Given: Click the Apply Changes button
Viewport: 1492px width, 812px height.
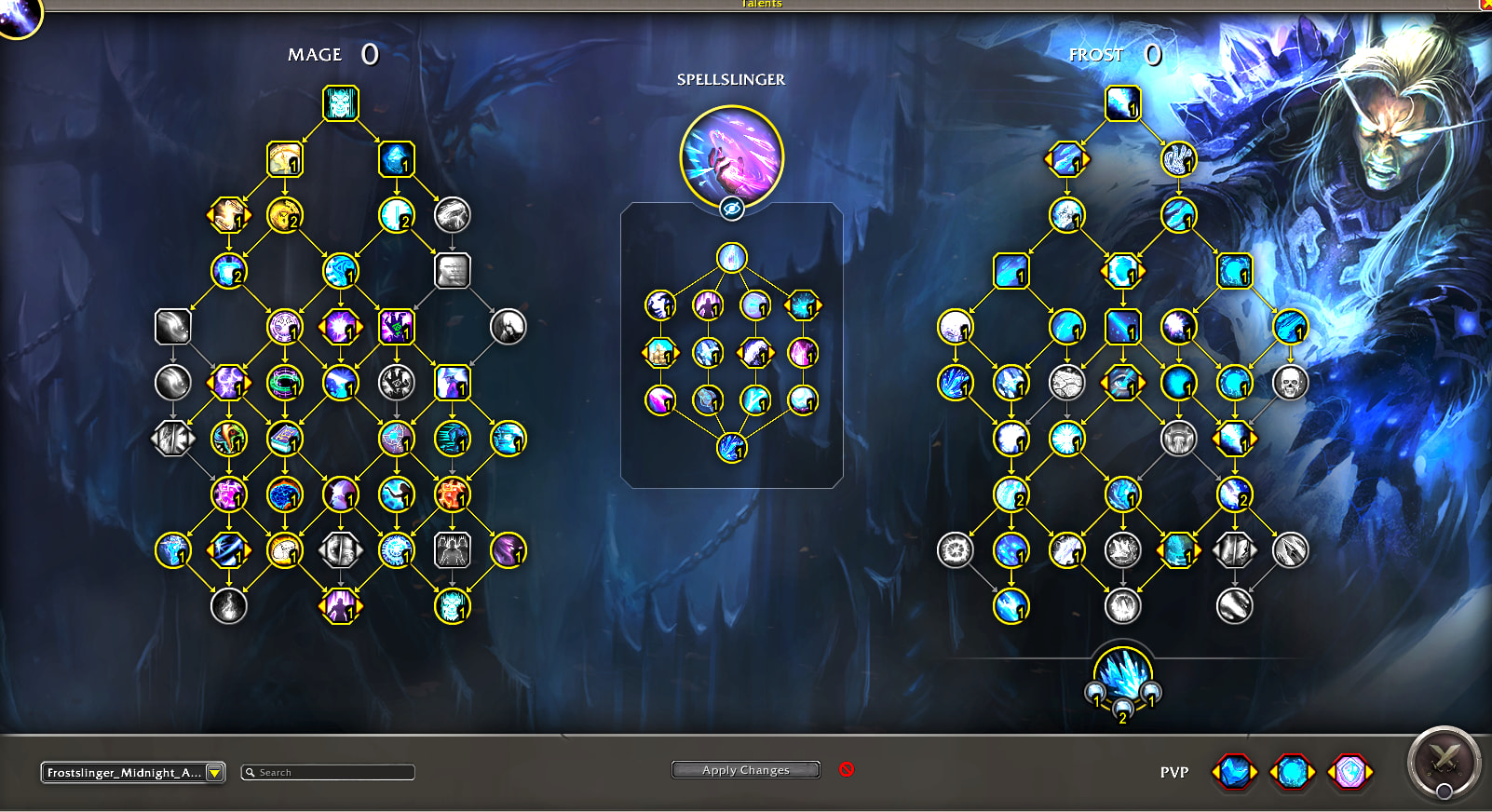Looking at the screenshot, I should 745,770.
